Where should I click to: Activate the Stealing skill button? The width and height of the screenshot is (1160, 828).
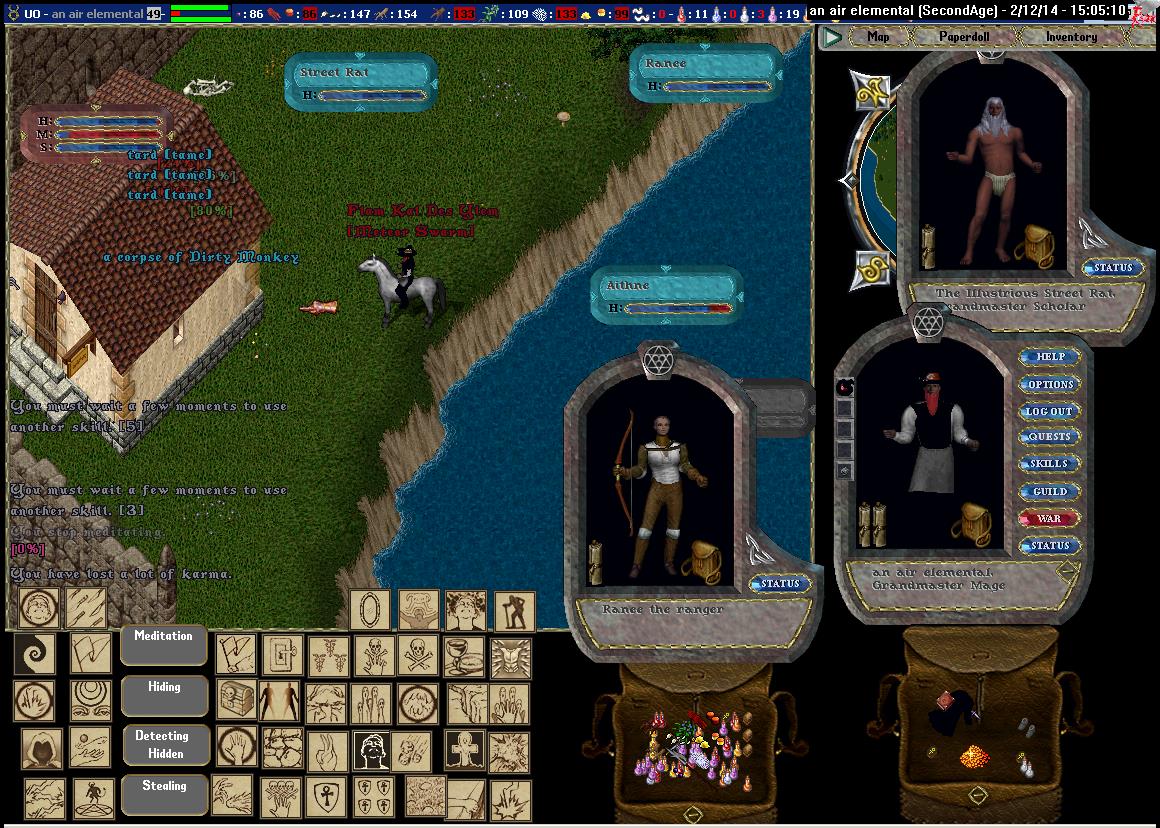pyautogui.click(x=164, y=793)
